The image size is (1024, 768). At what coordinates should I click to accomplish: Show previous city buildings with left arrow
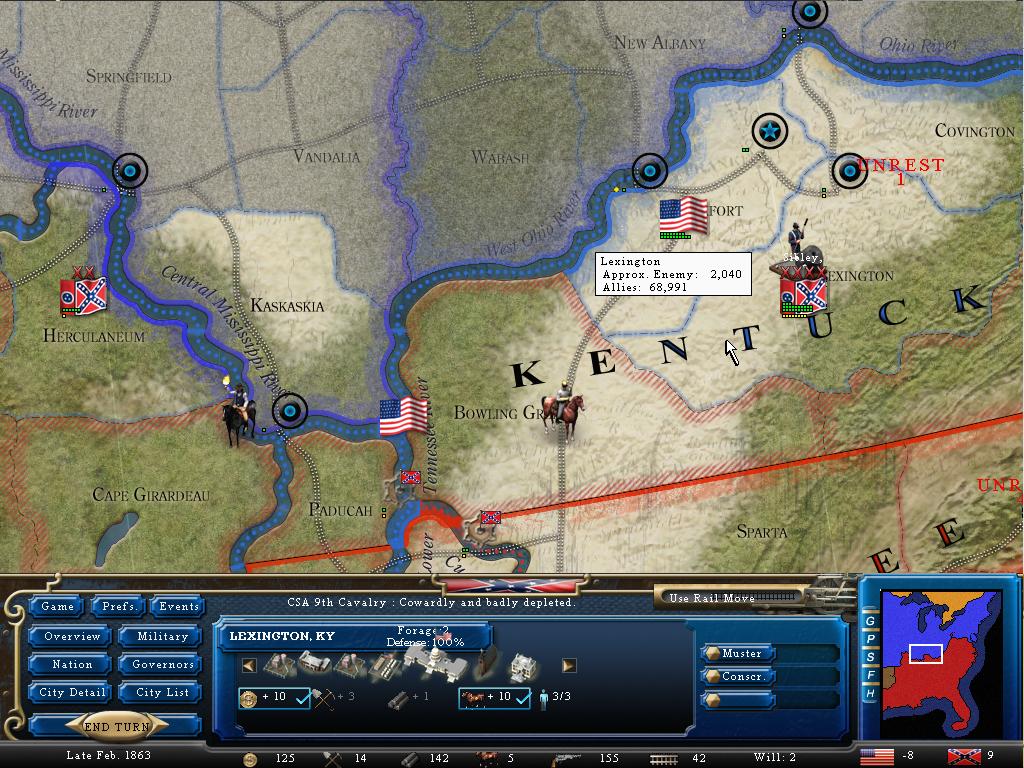[249, 665]
